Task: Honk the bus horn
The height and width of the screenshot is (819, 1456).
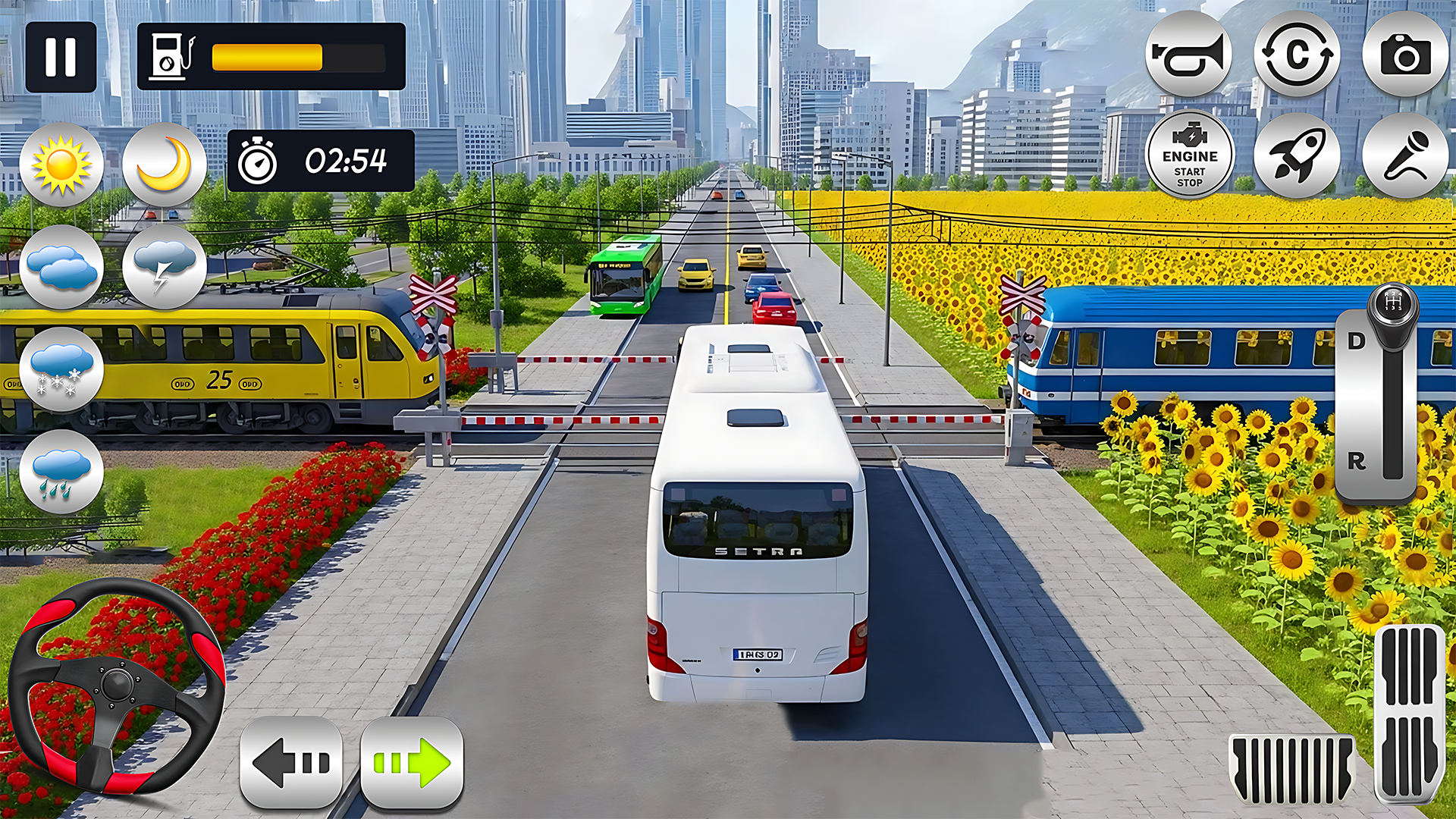Action: point(1188,55)
